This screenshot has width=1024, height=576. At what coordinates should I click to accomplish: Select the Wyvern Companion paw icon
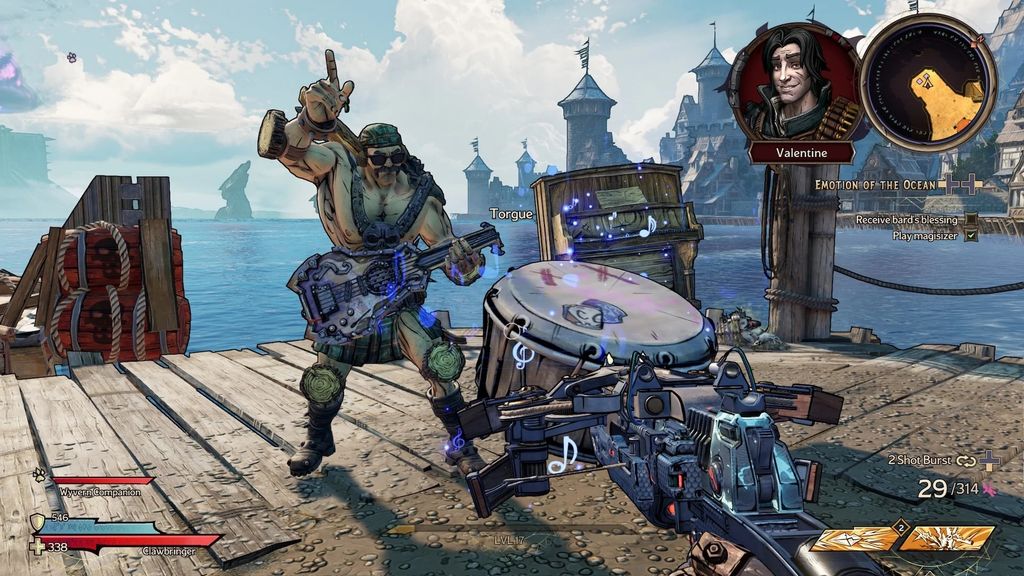(39, 475)
